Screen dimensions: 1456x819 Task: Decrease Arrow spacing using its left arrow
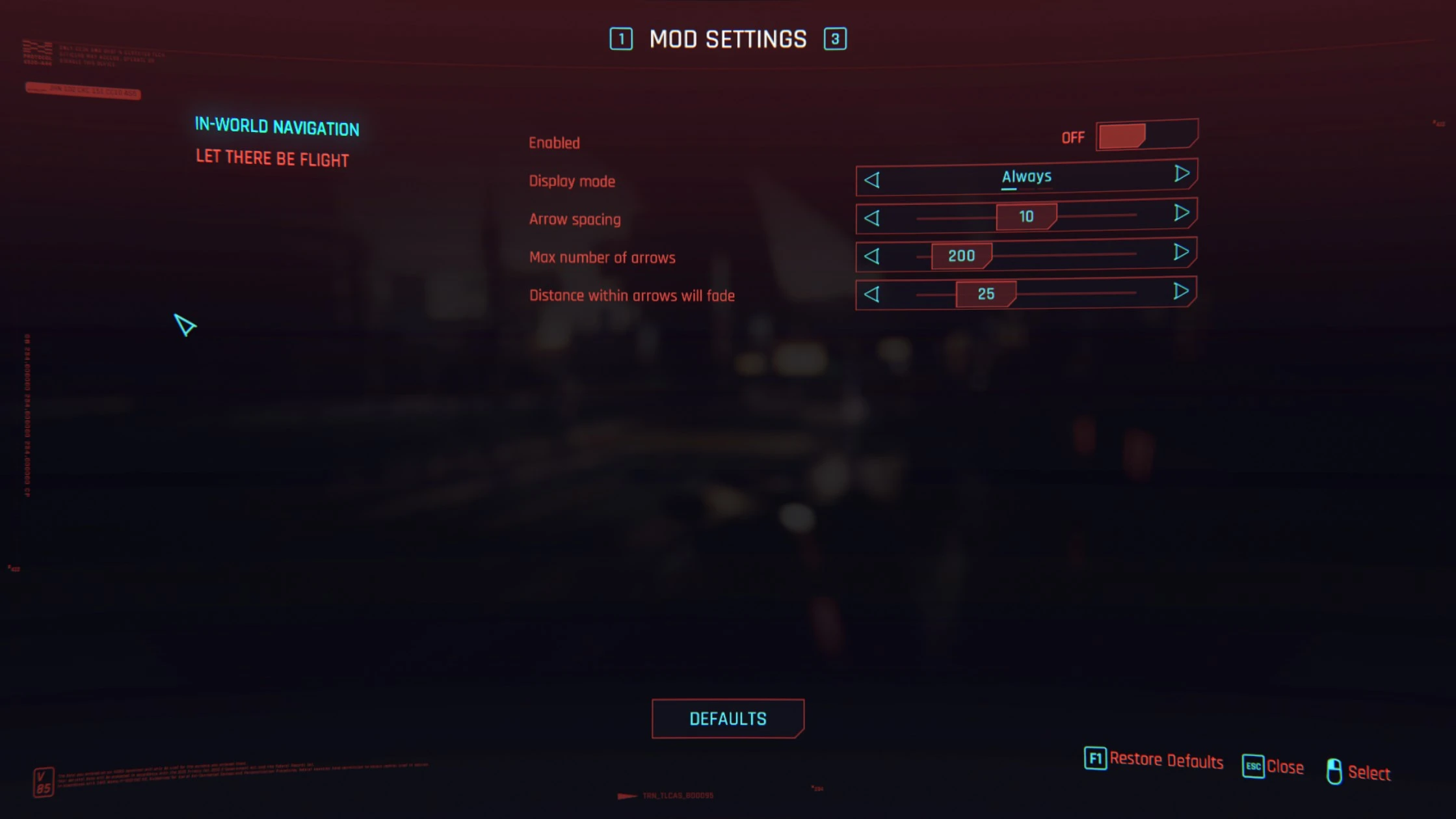coord(872,219)
